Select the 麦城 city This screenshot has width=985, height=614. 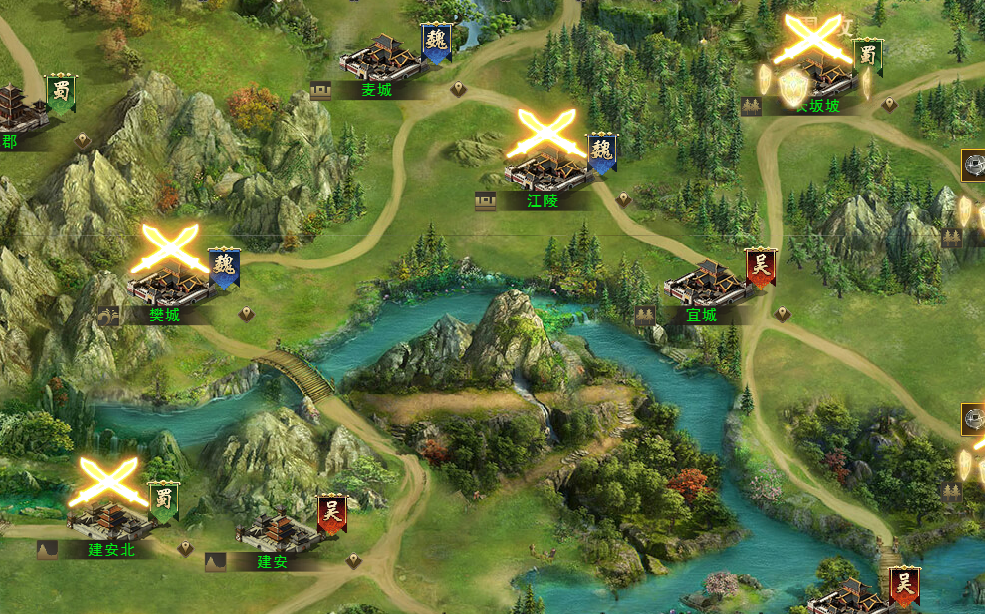(x=382, y=60)
